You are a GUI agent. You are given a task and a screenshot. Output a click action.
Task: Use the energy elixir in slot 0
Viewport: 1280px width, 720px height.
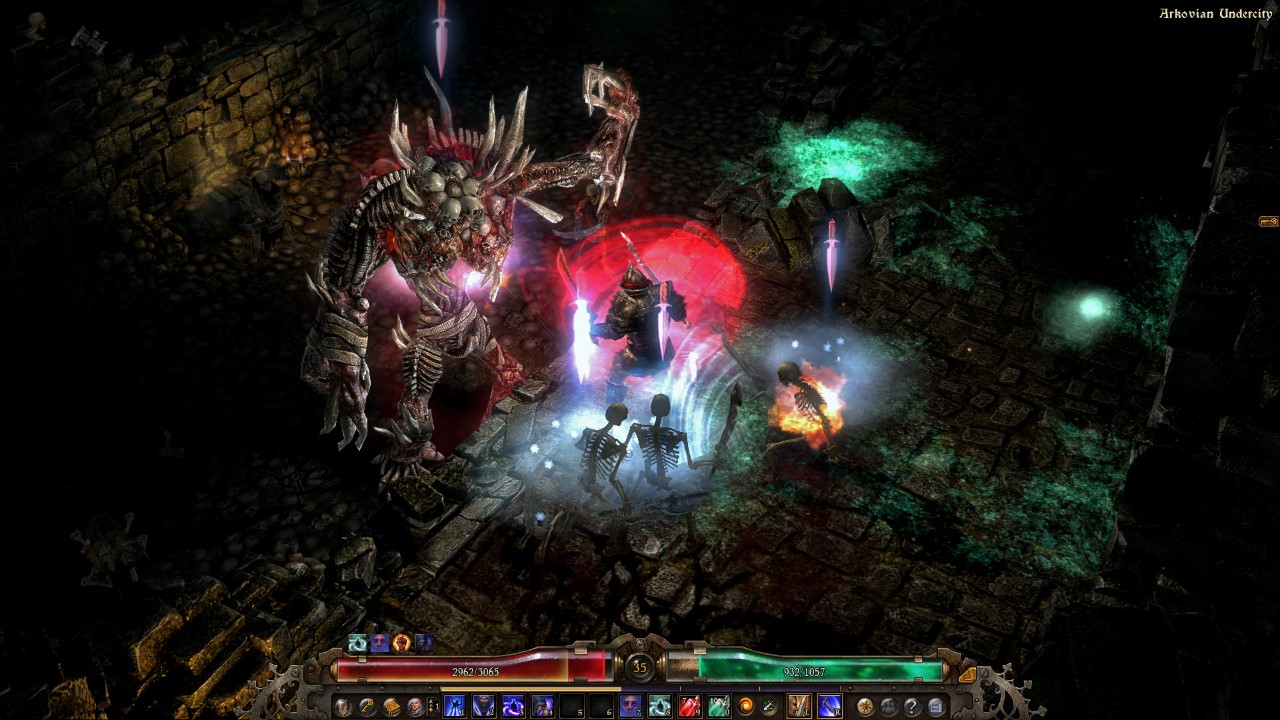coord(719,704)
